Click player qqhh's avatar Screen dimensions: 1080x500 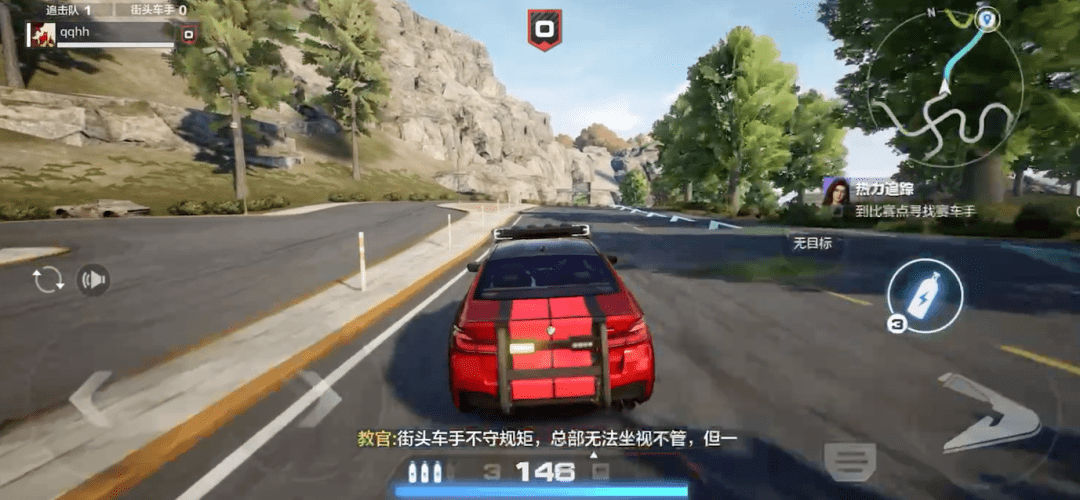click(41, 34)
